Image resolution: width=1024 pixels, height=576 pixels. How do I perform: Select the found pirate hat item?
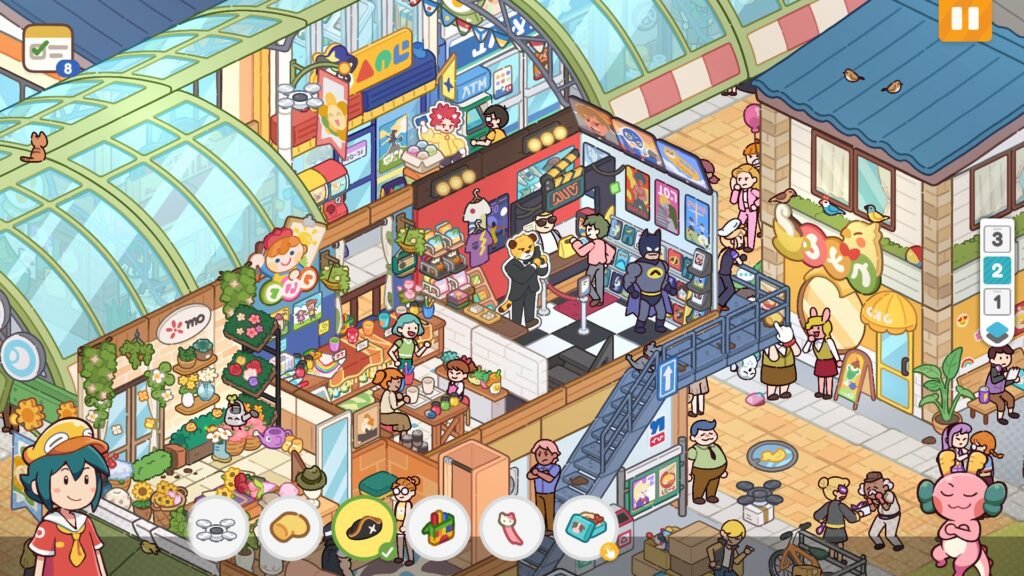click(363, 527)
